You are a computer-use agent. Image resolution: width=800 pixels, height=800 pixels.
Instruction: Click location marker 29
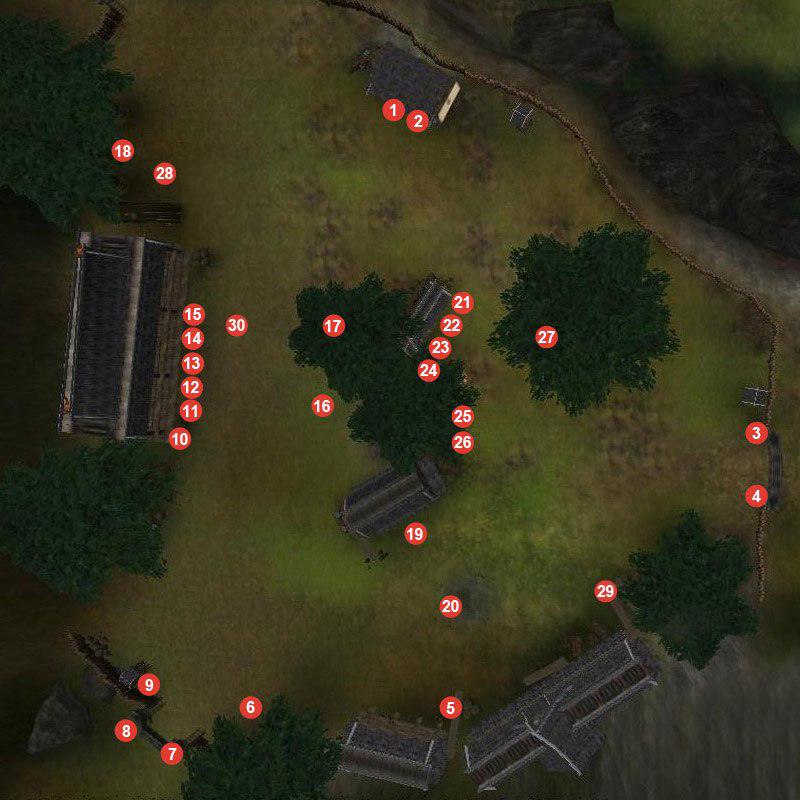[605, 591]
